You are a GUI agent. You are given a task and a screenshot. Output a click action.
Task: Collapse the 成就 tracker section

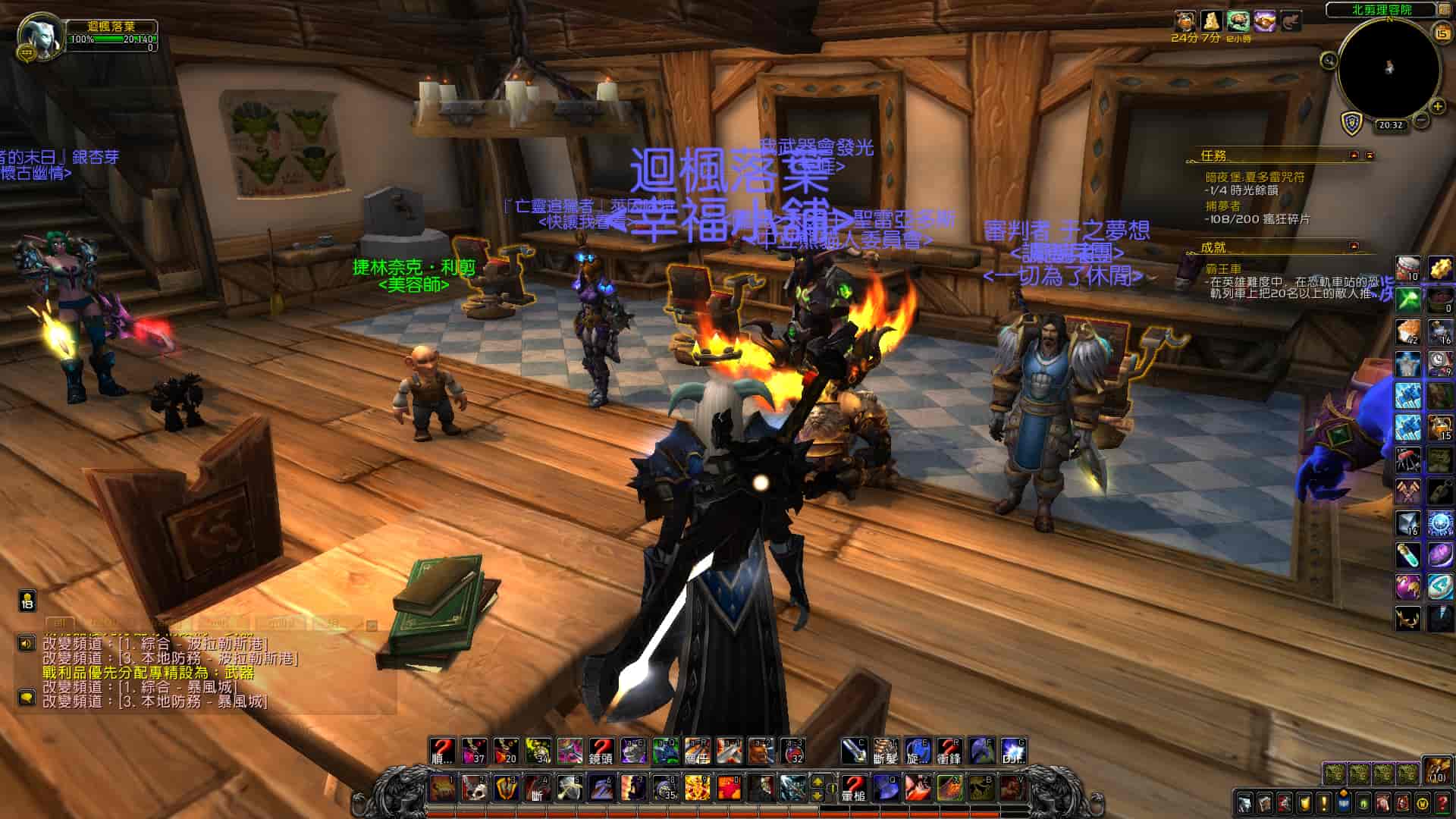pyautogui.click(x=1354, y=246)
